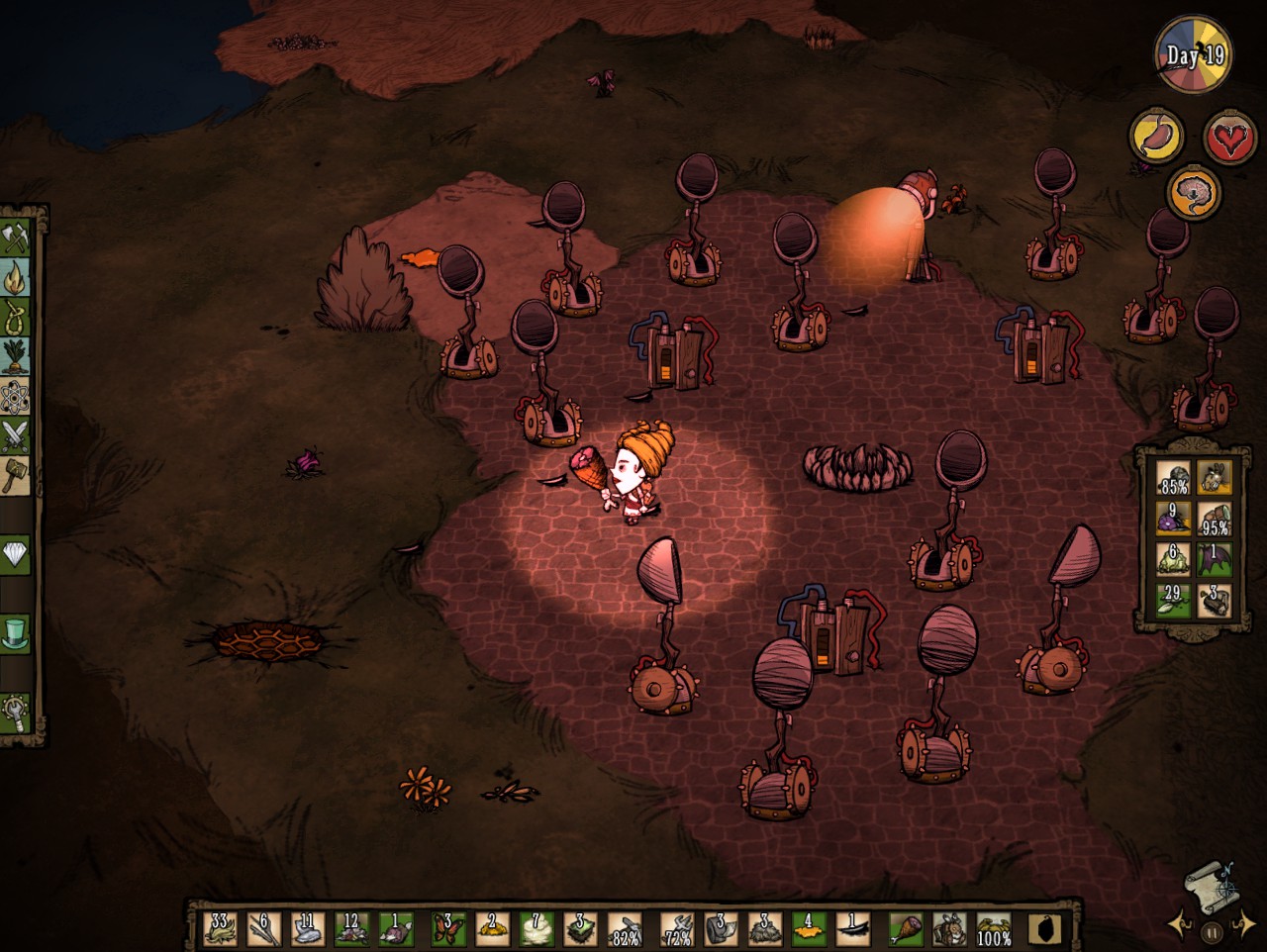The height and width of the screenshot is (952, 1267).
Task: Switch to the Food farming tab
Action: [18, 357]
